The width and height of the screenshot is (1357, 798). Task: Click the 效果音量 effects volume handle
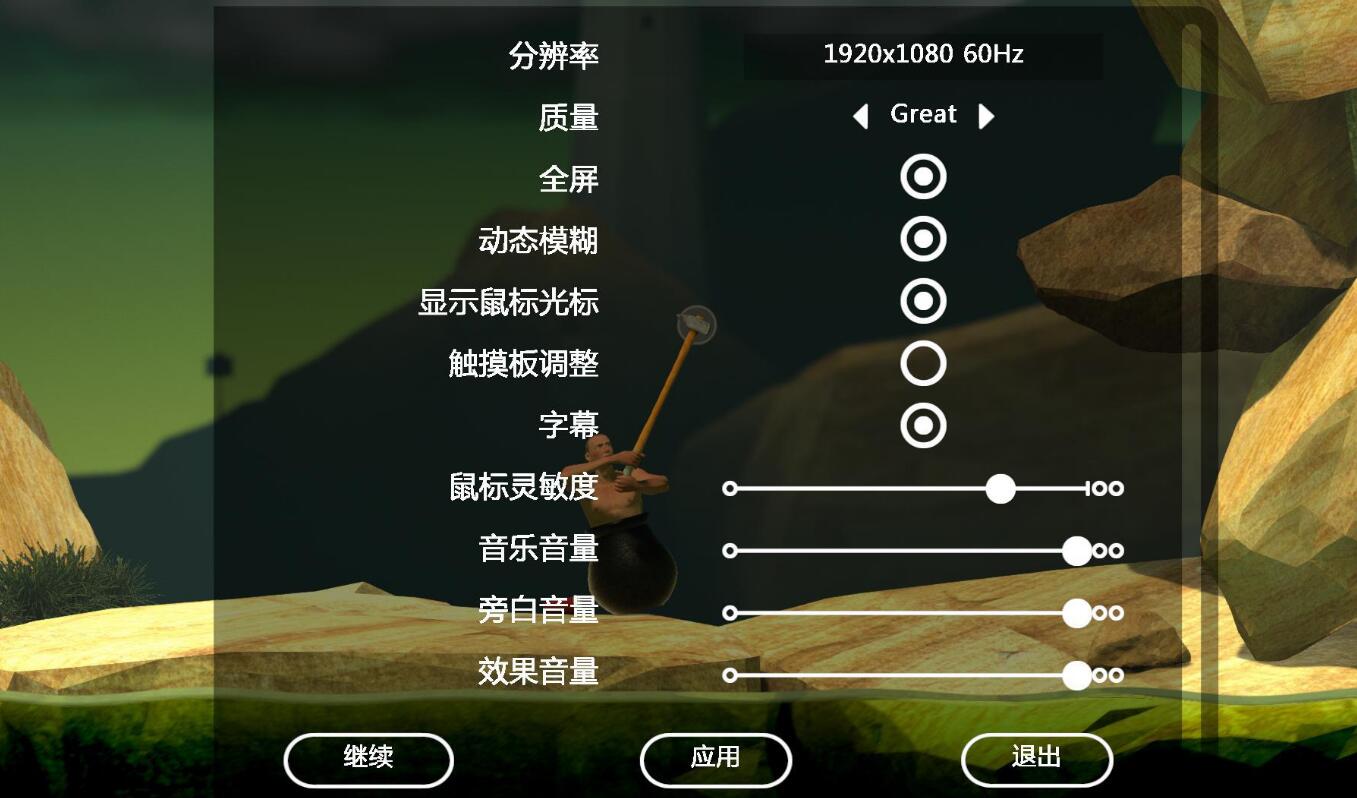coord(1076,676)
